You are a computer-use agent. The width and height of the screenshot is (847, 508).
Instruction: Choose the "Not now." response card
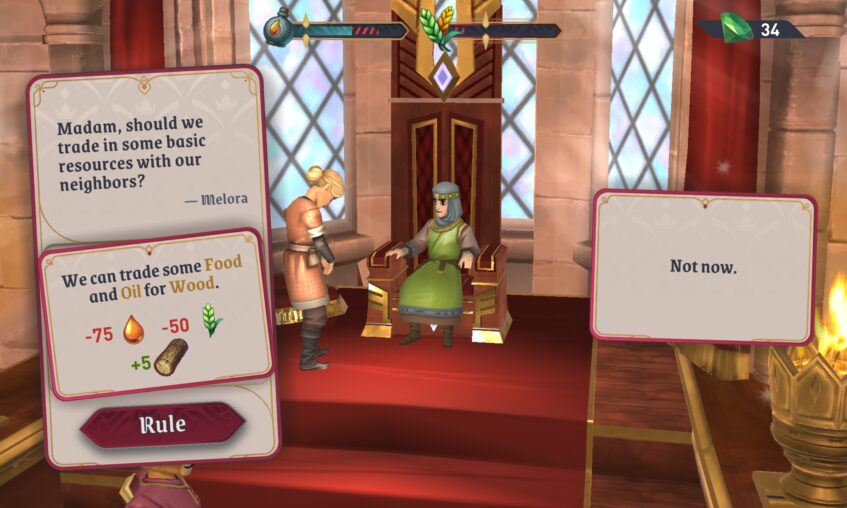click(x=703, y=267)
